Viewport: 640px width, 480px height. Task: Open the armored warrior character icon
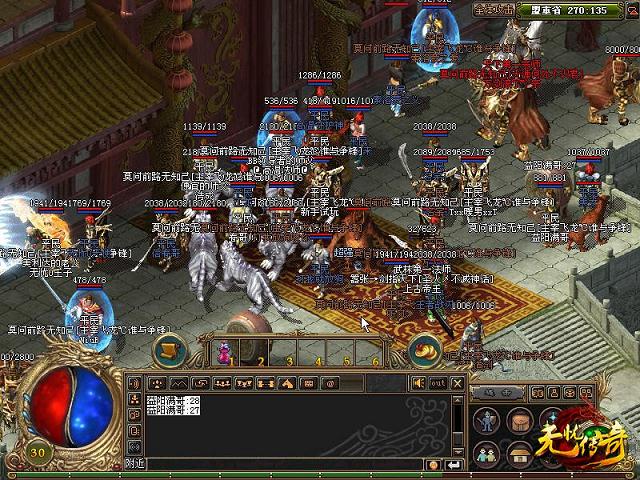click(486, 421)
